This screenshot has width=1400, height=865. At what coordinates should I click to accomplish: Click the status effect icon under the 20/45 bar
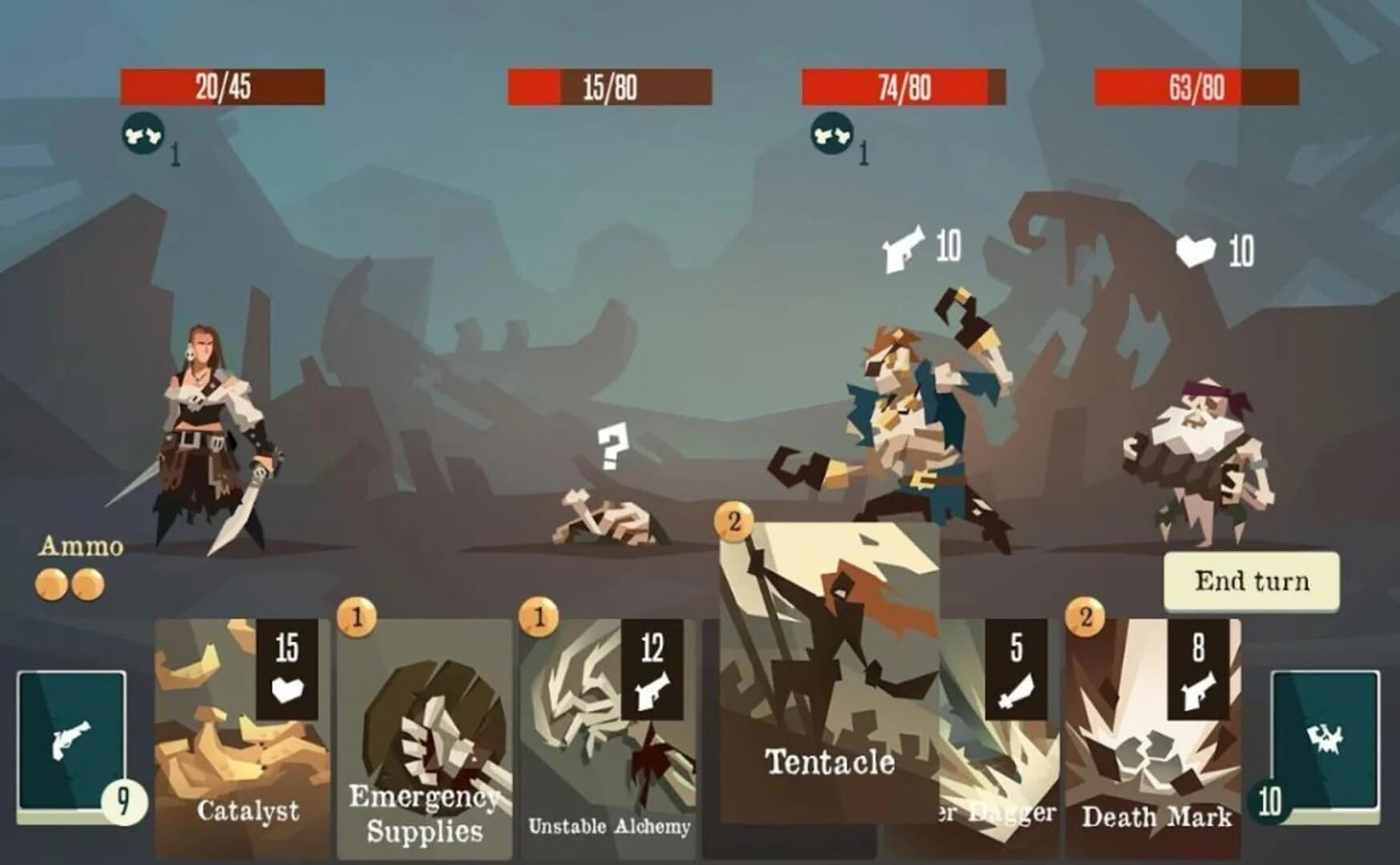[142, 133]
